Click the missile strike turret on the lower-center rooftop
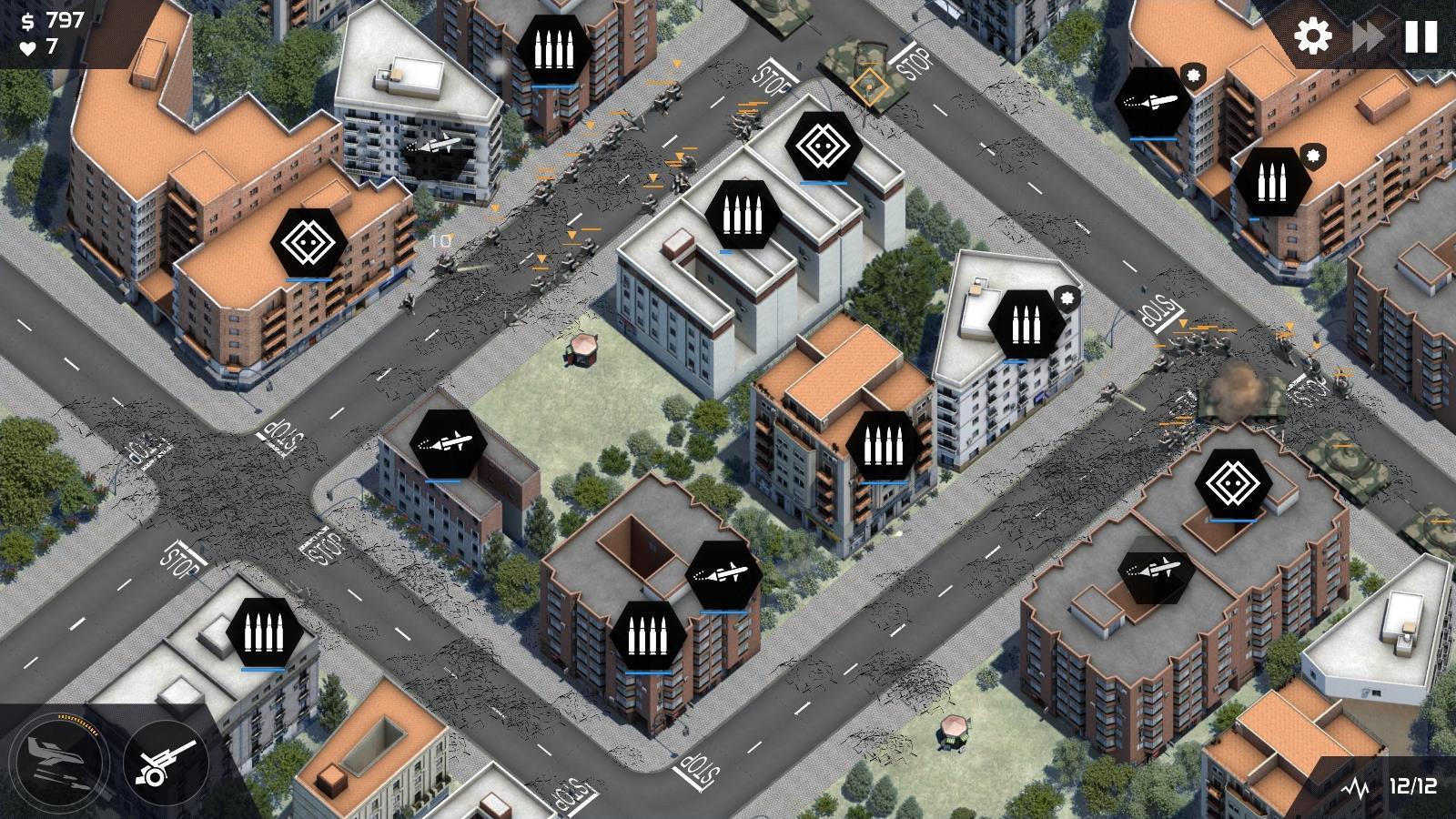Image resolution: width=1456 pixels, height=819 pixels. click(x=723, y=573)
